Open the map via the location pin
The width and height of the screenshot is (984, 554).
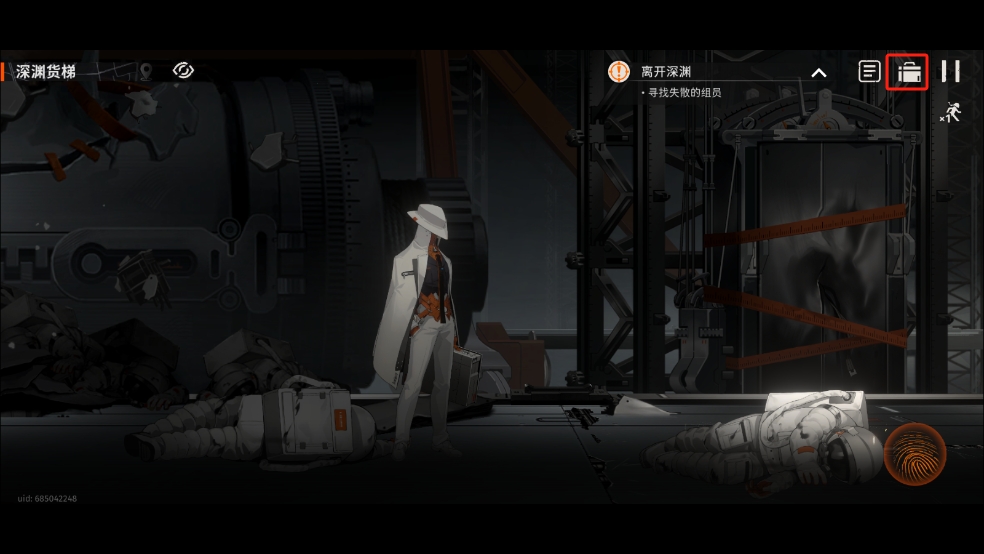pos(146,71)
